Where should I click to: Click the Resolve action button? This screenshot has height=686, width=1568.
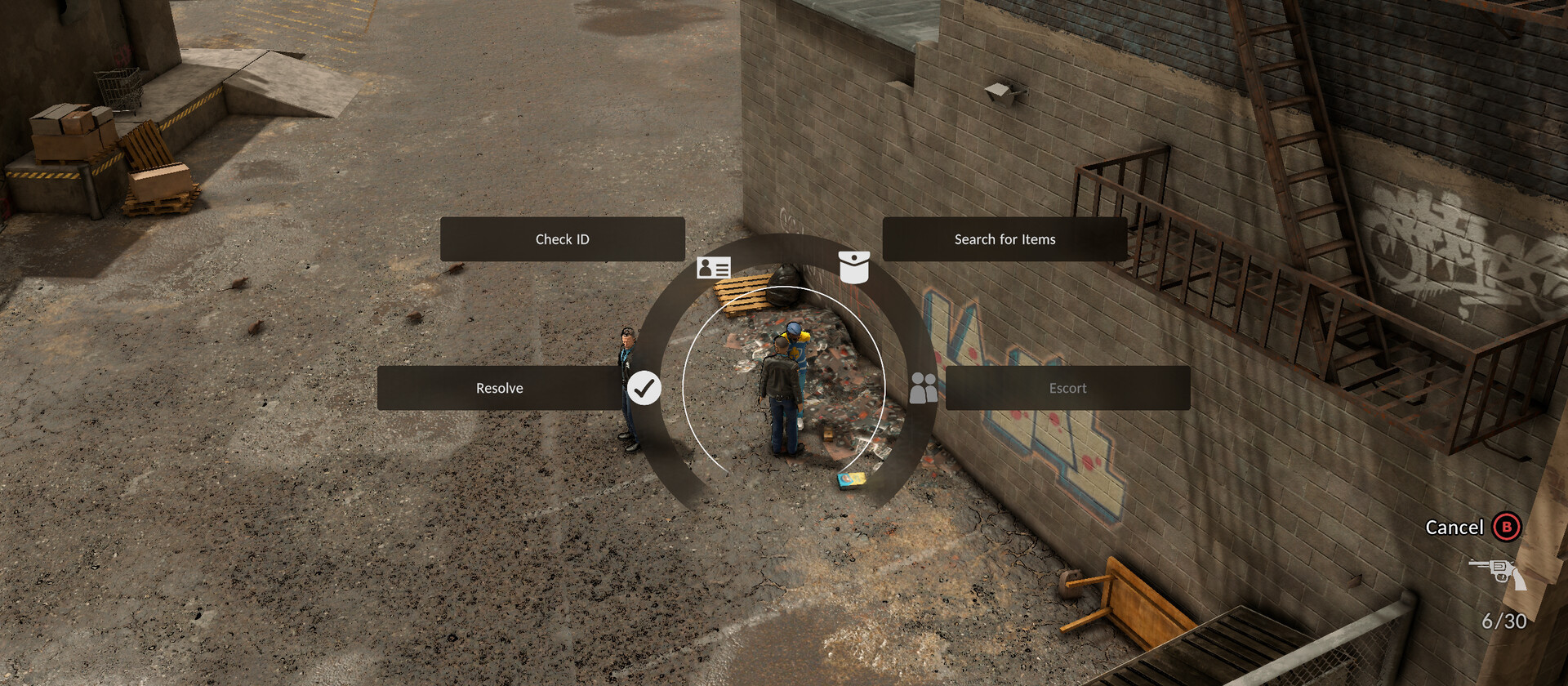(x=499, y=388)
